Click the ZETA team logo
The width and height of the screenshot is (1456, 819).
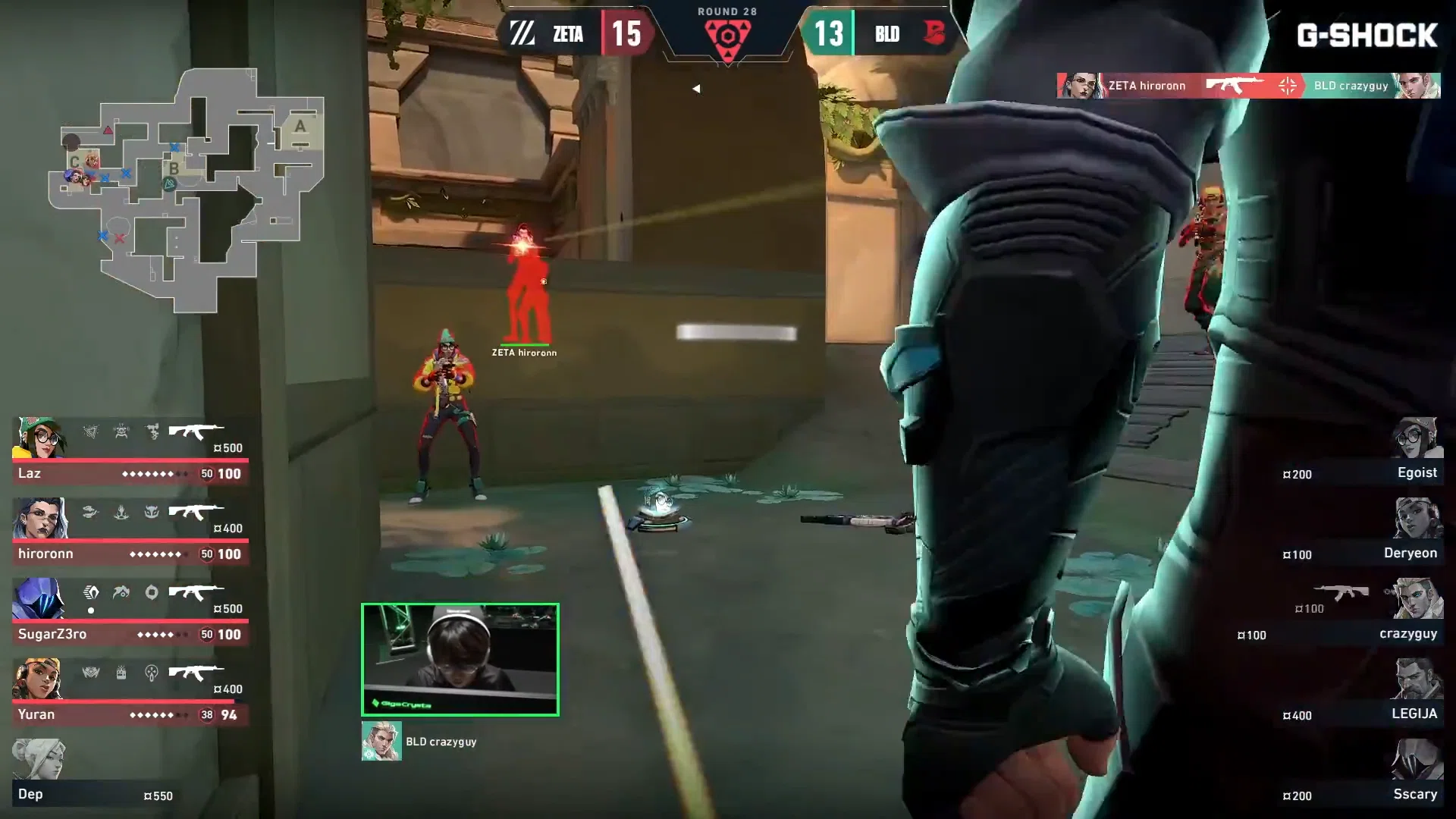(x=522, y=33)
